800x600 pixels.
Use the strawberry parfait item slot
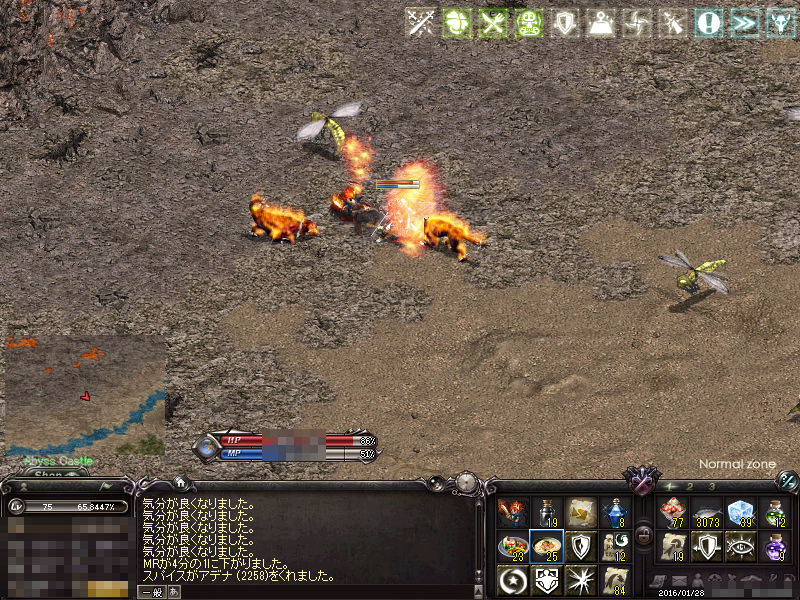point(672,512)
